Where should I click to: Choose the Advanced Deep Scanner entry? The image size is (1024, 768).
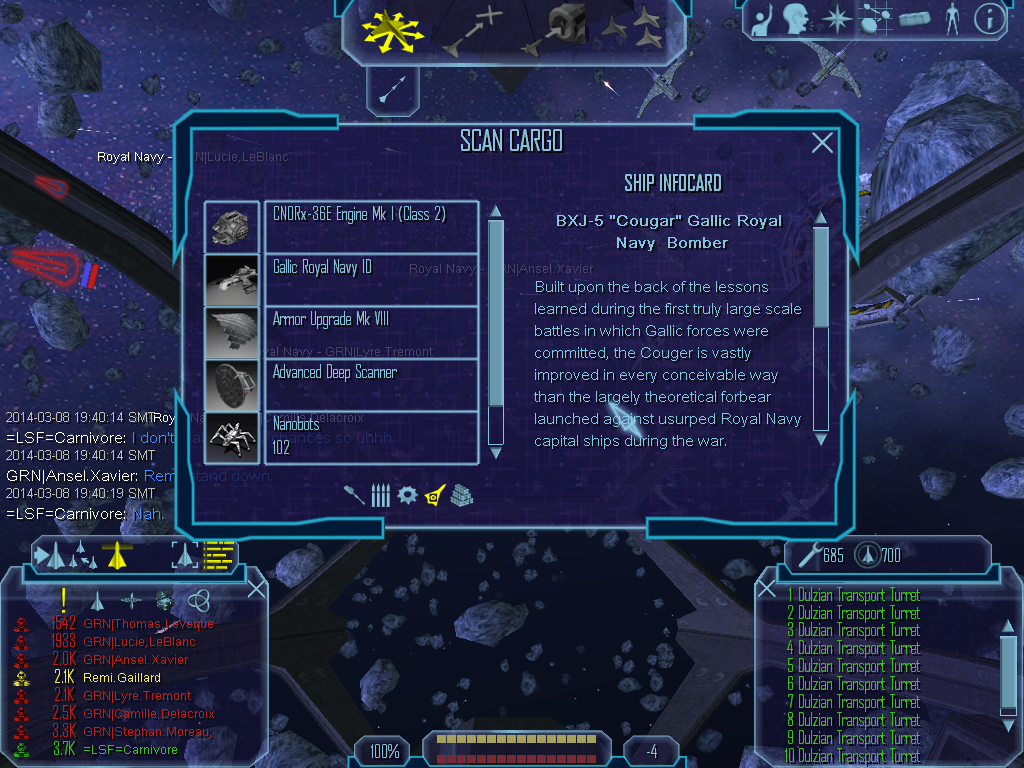[x=370, y=384]
